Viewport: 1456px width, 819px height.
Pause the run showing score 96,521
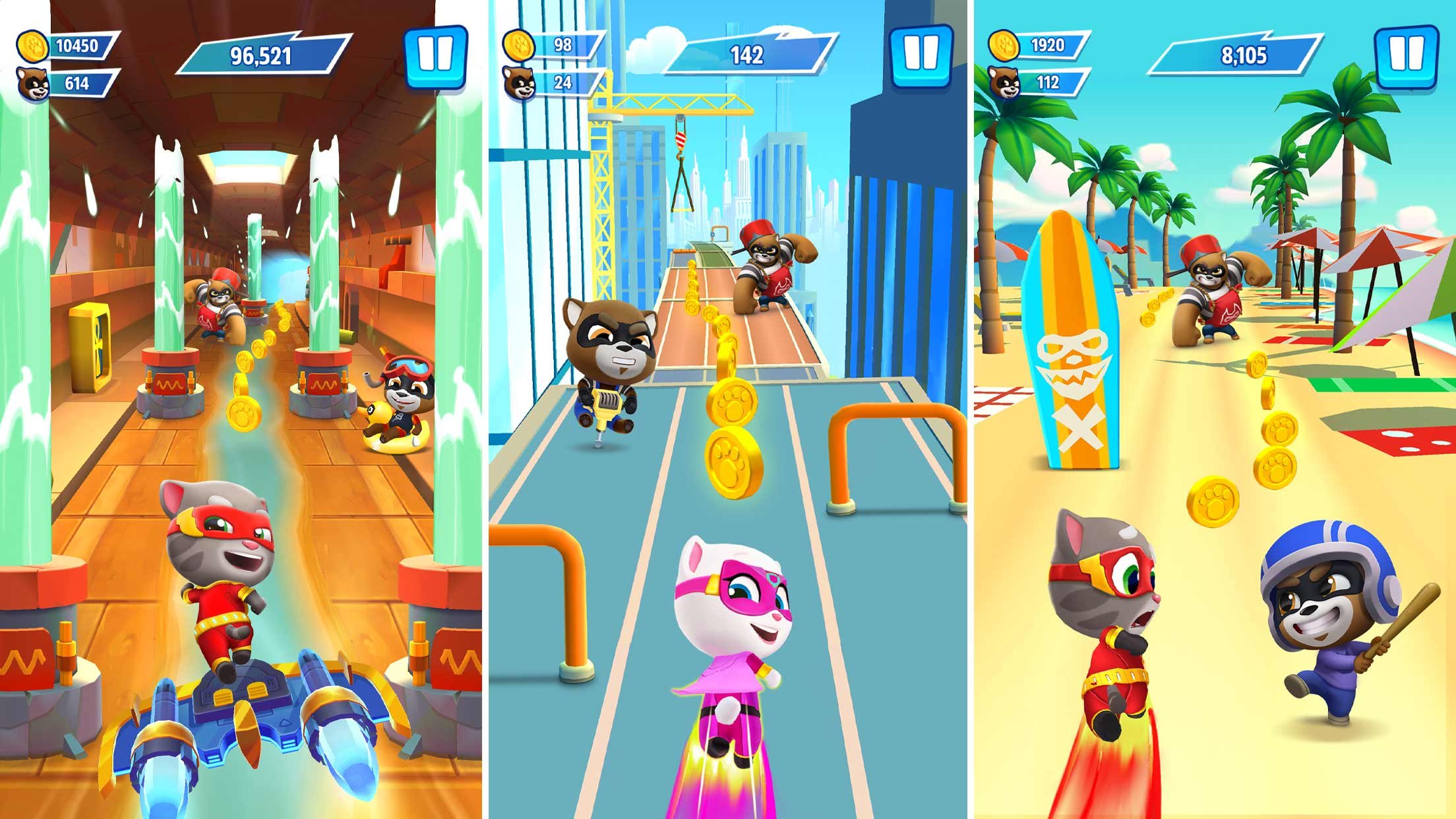tap(436, 55)
